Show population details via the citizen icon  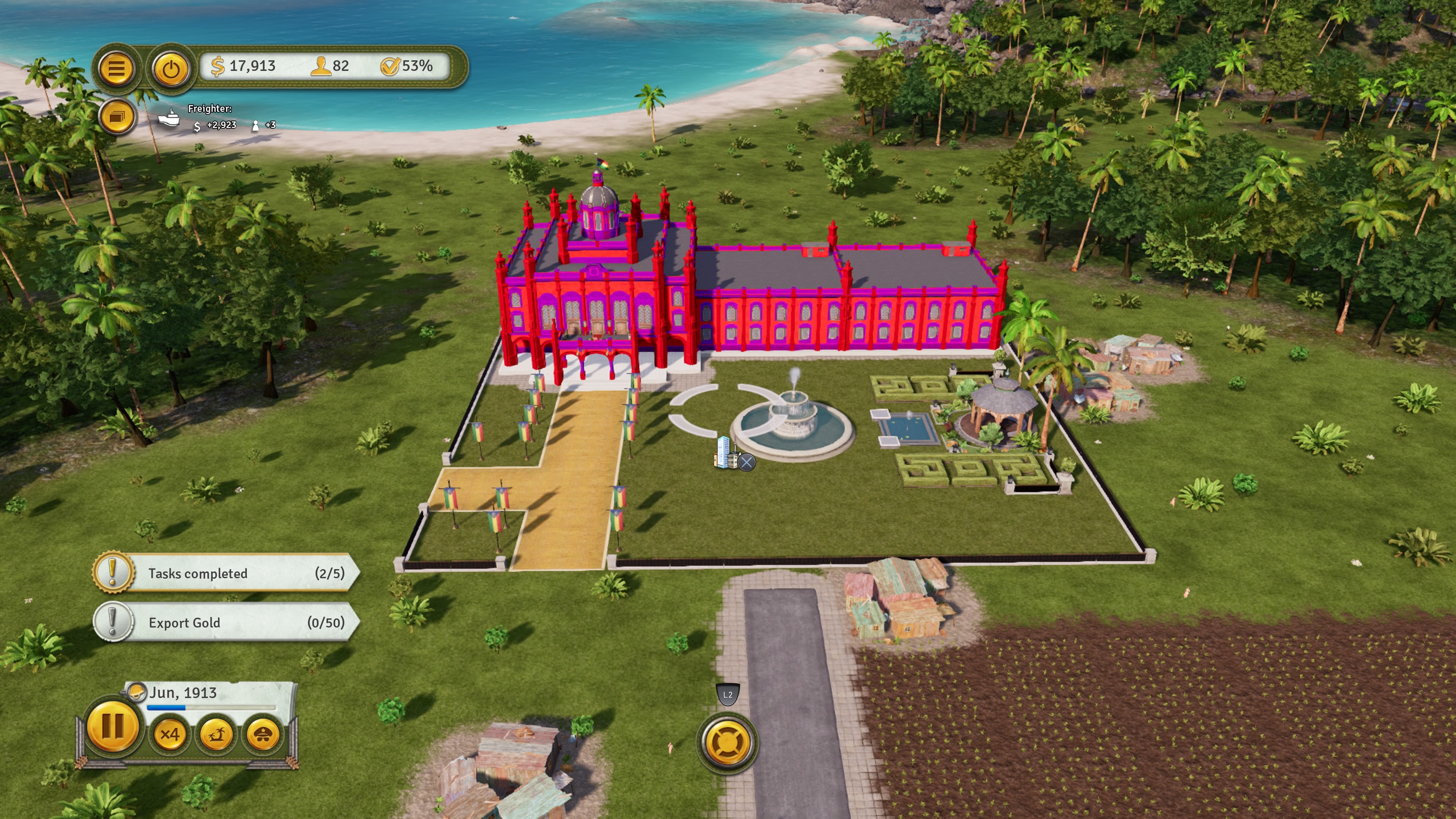(x=321, y=66)
